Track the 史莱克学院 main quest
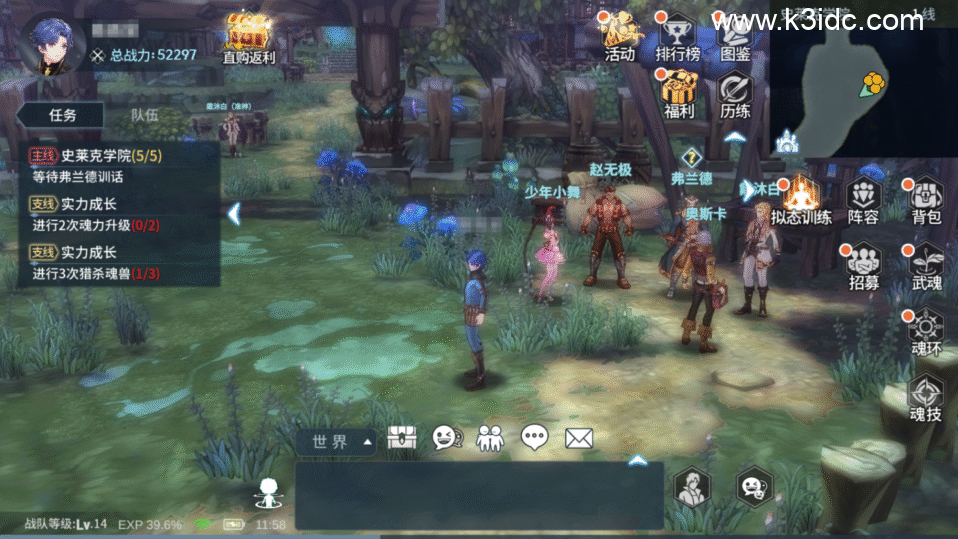The height and width of the screenshot is (539, 958). 110,165
